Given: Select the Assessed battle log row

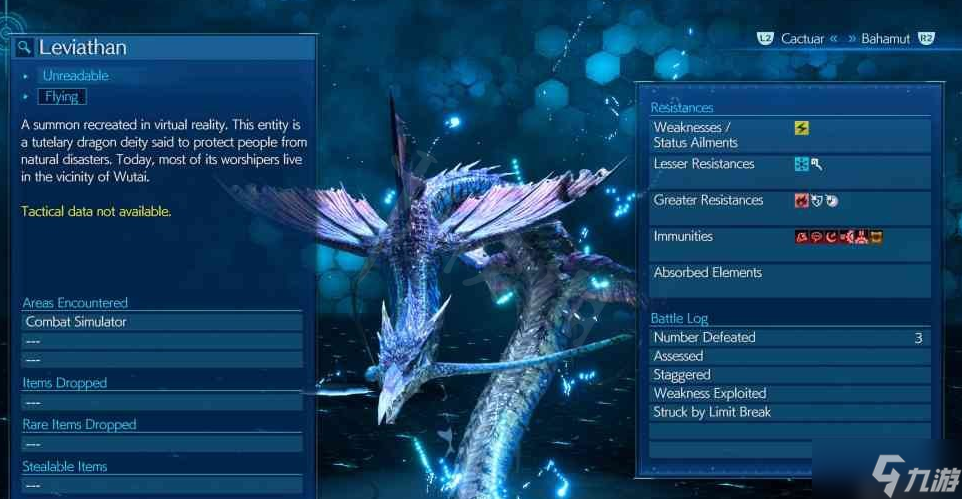Looking at the screenshot, I should click(789, 356).
